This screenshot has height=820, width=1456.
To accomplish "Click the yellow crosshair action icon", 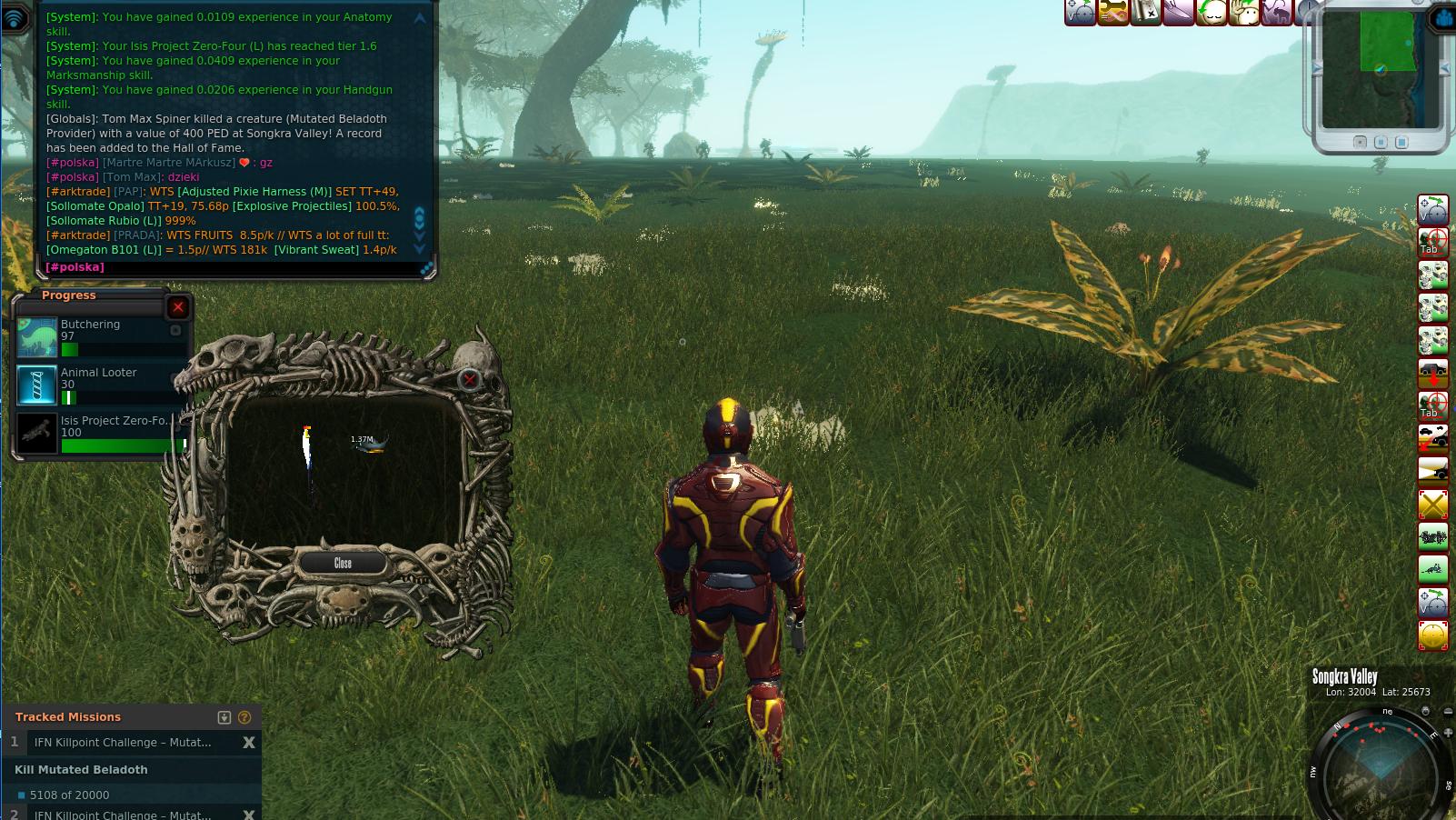I will (x=1433, y=635).
